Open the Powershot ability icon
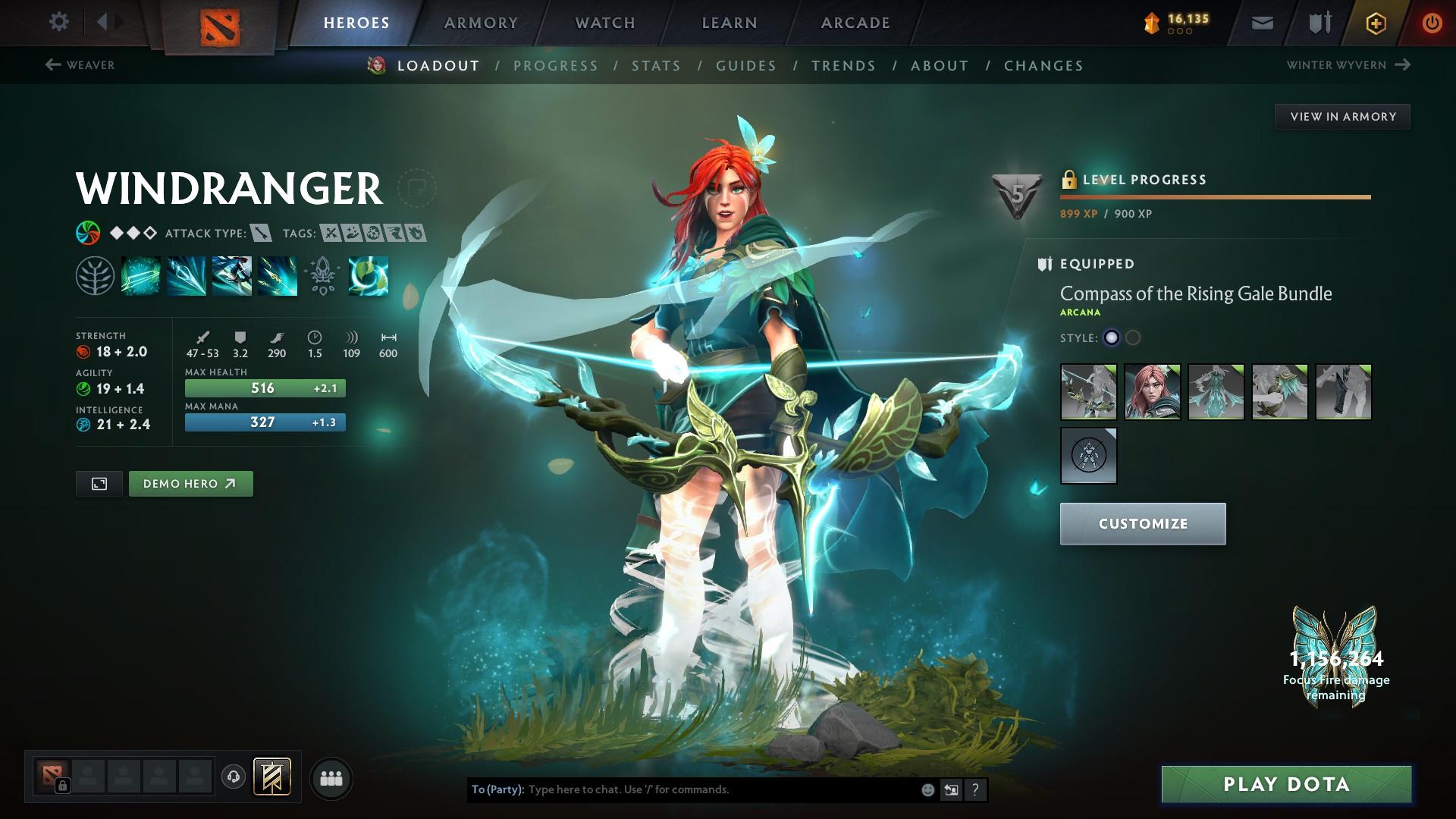The width and height of the screenshot is (1456, 819). point(186,275)
